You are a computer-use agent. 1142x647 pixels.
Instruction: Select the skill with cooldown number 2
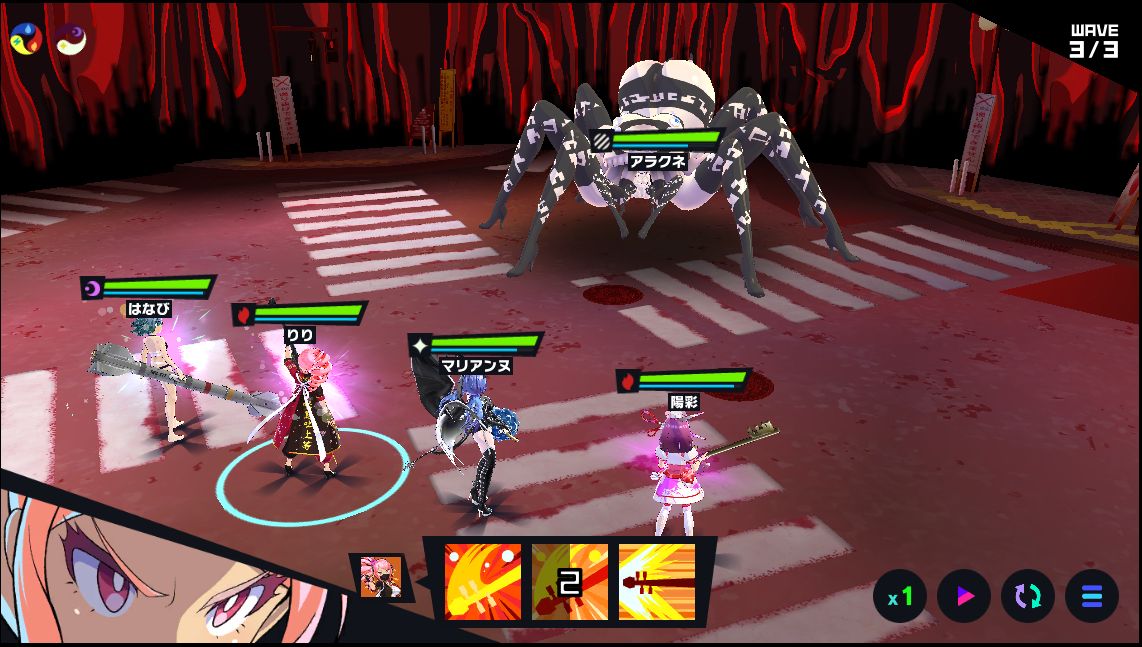coord(569,582)
